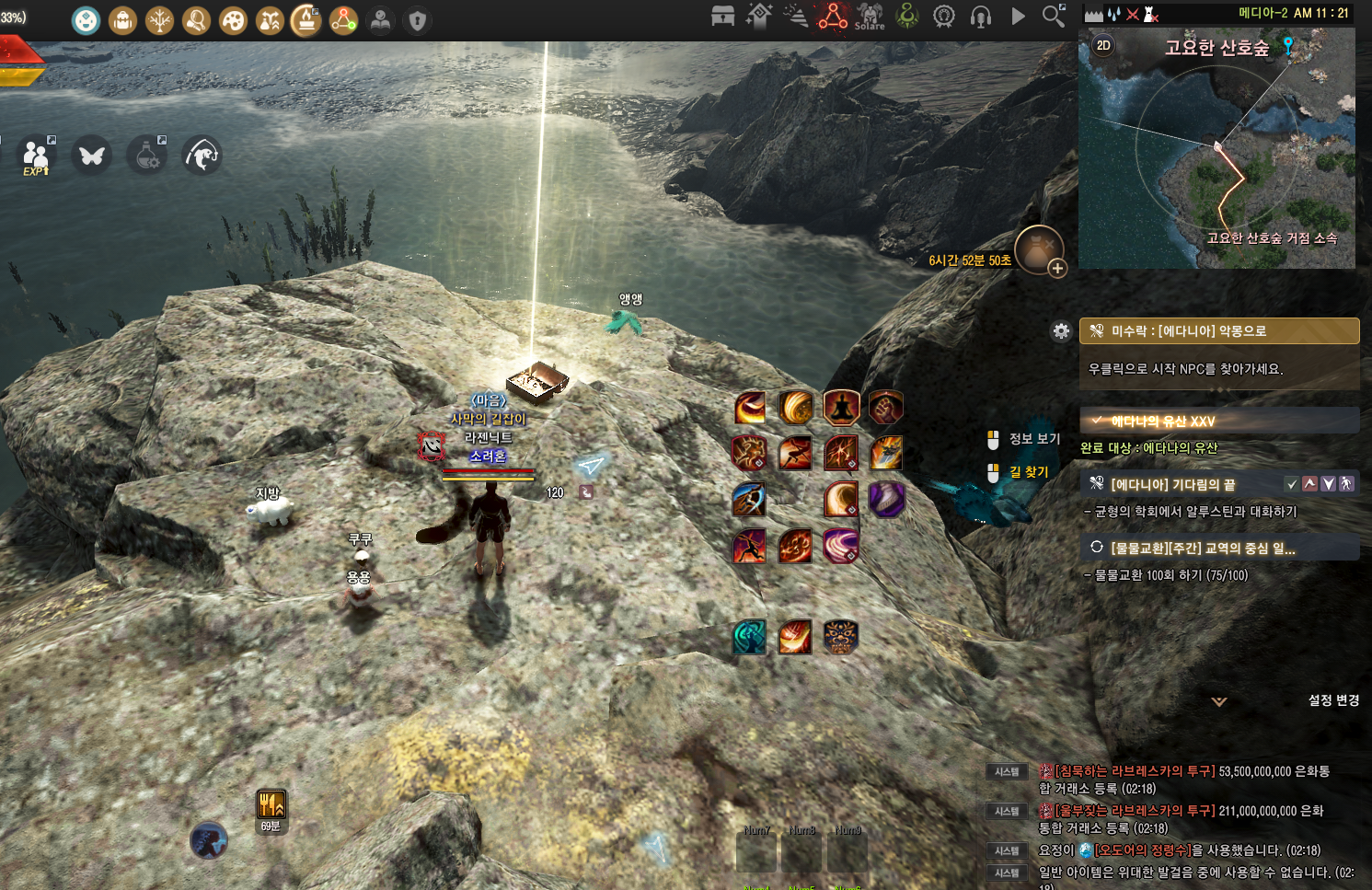The height and width of the screenshot is (890, 1372).
Task: Open the treasure chest icon in top bar
Action: 722,16
